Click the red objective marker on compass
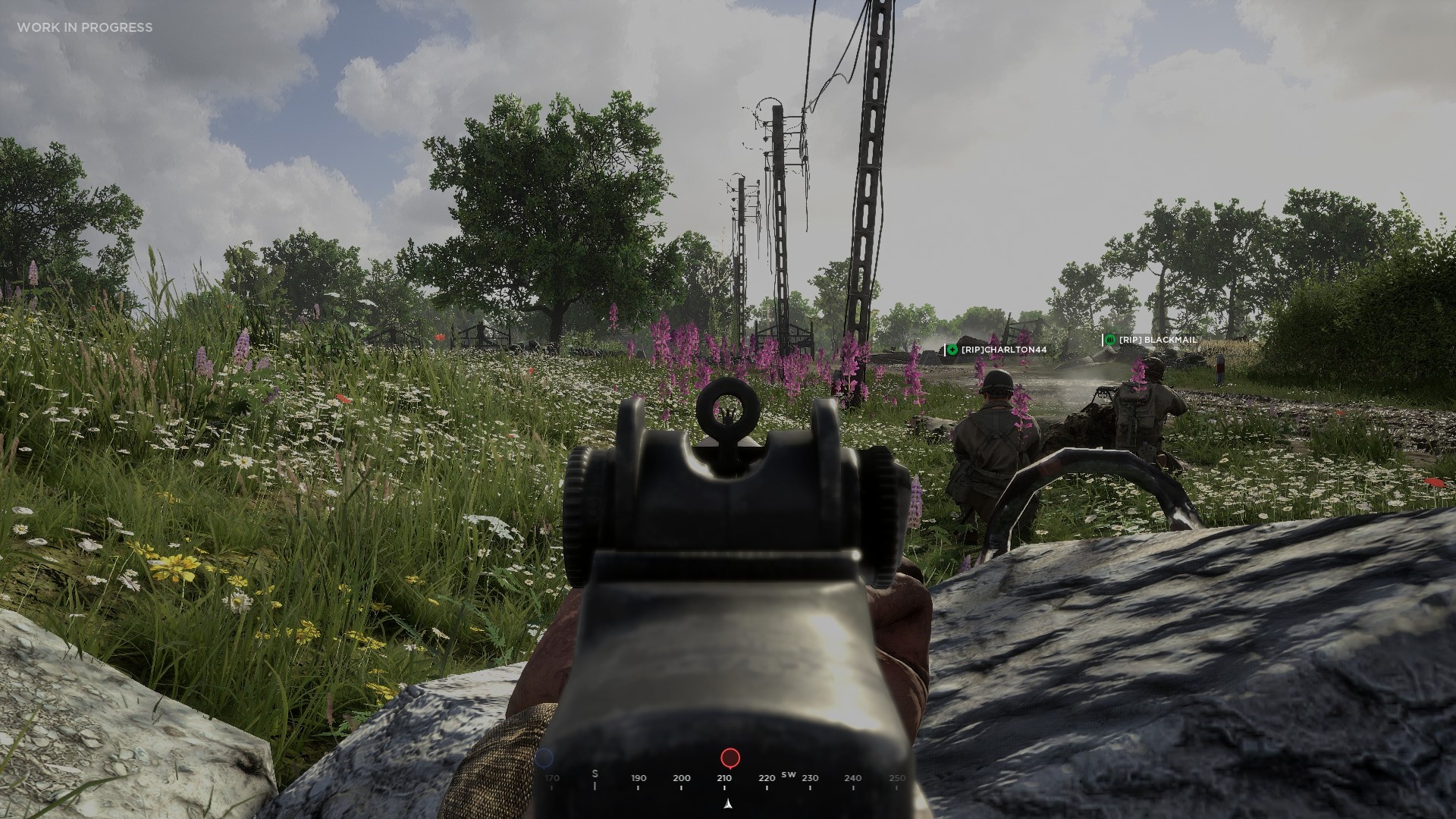The image size is (1456, 819). point(730,758)
